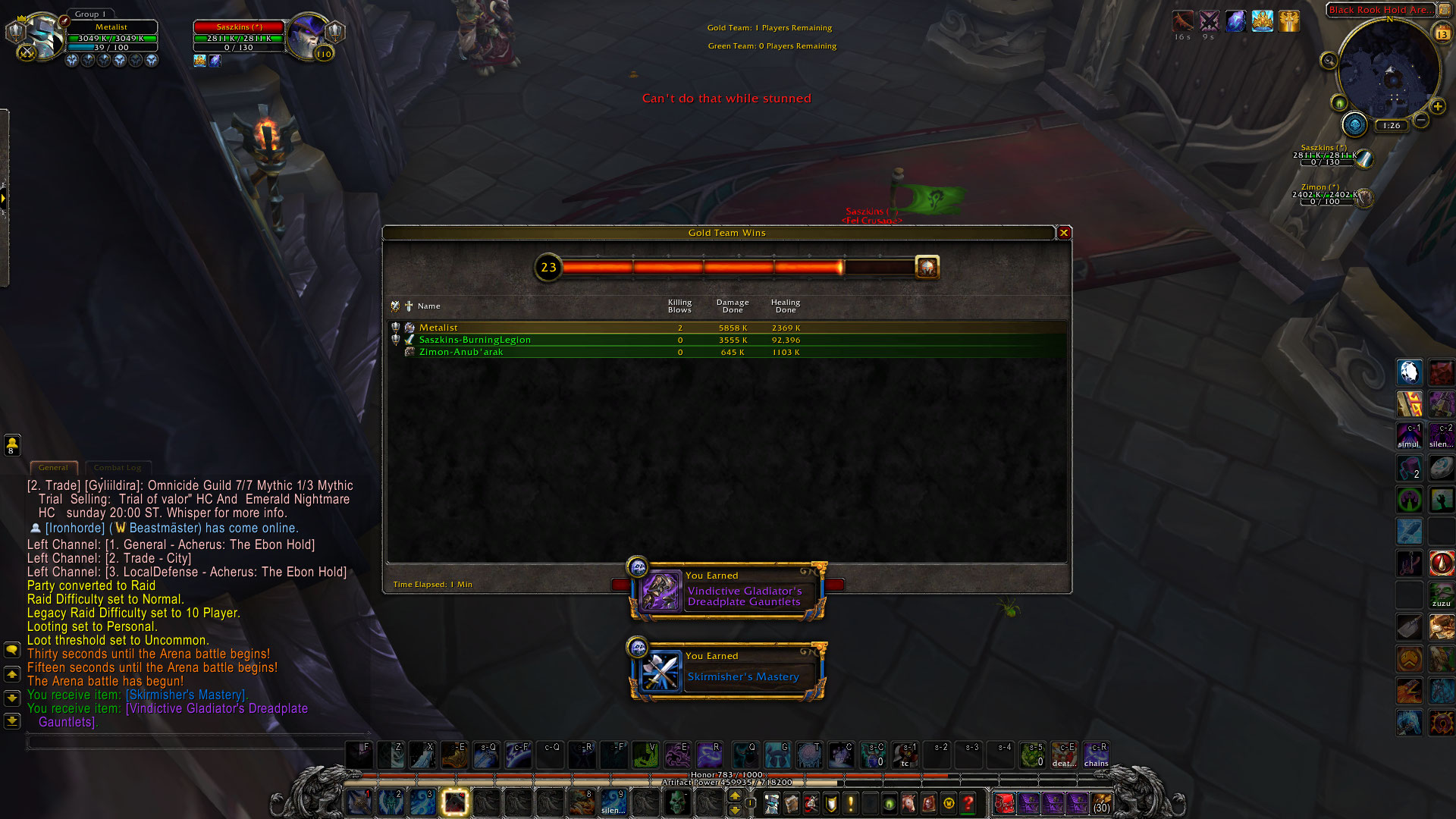Expand the collapsed left side panel arrow
The width and height of the screenshot is (1456, 819).
5,197
